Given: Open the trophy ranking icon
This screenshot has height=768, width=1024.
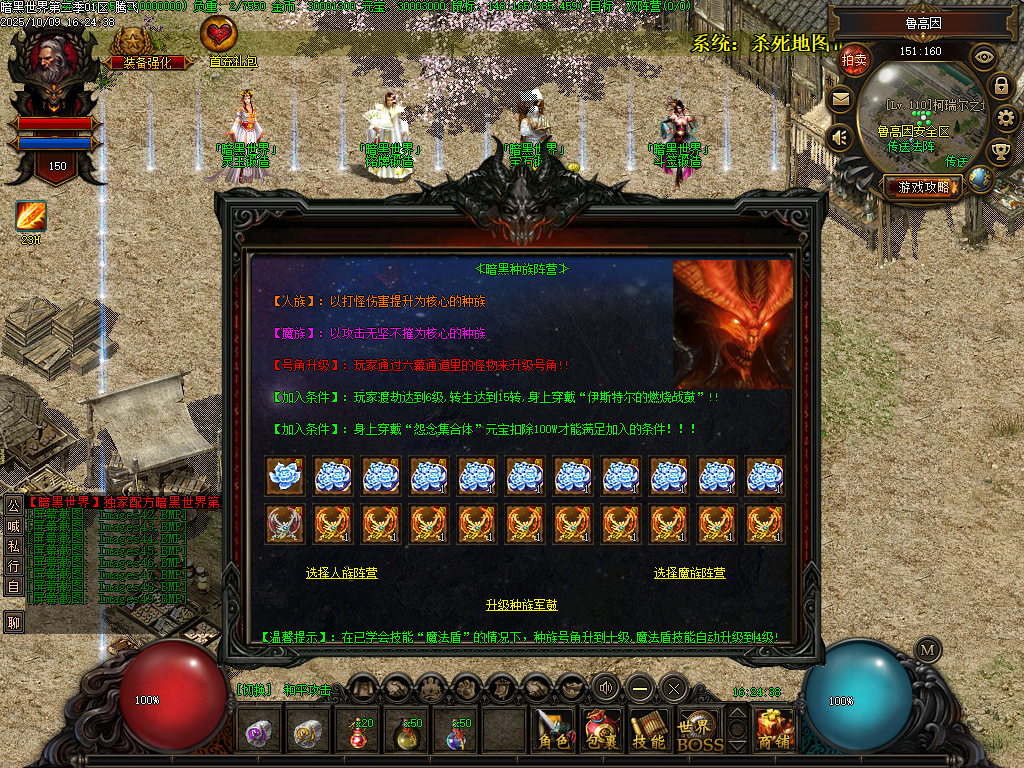Looking at the screenshot, I should (1000, 151).
